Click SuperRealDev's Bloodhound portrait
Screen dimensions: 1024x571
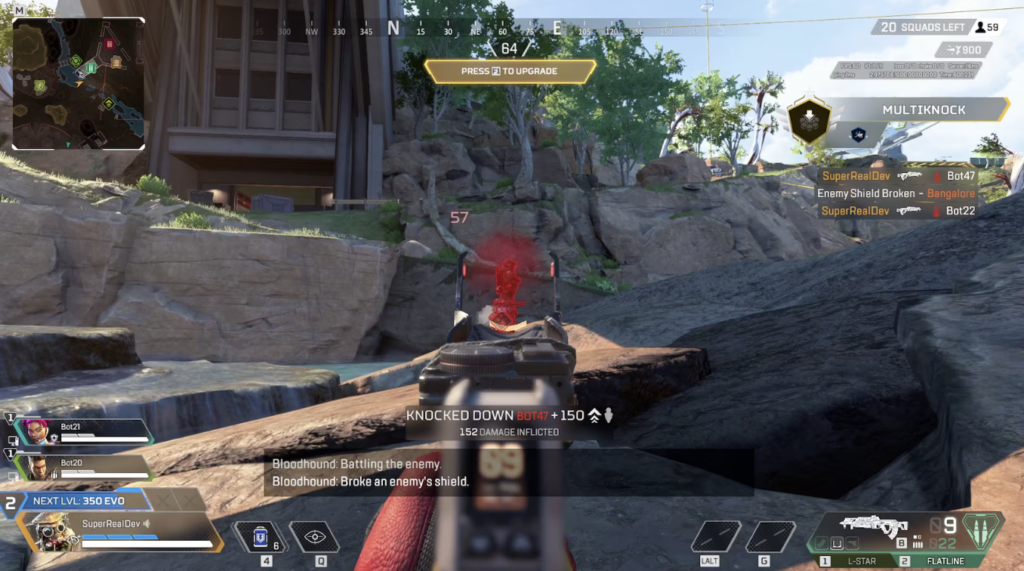[x=50, y=530]
